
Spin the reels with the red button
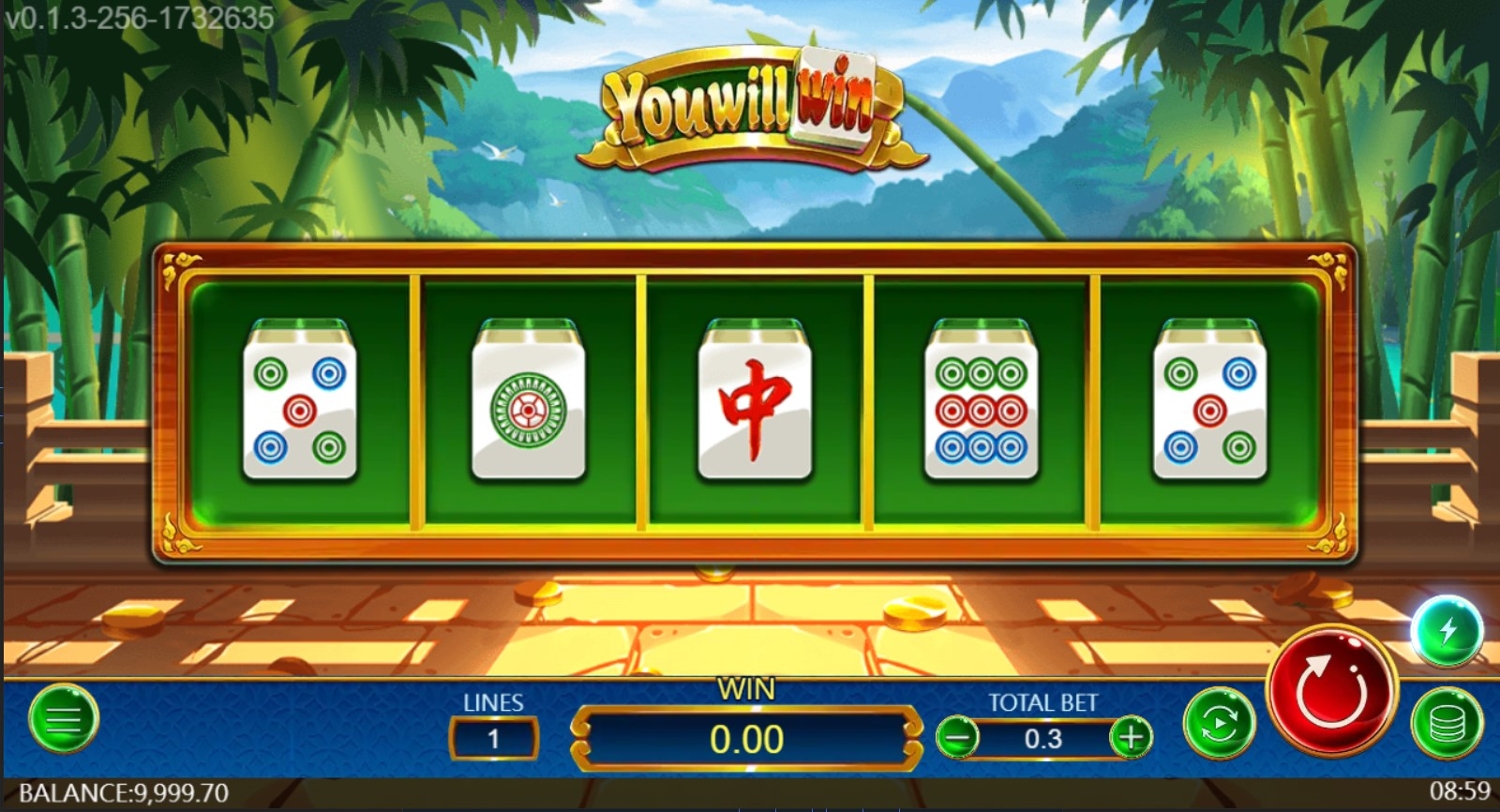pos(1331,689)
